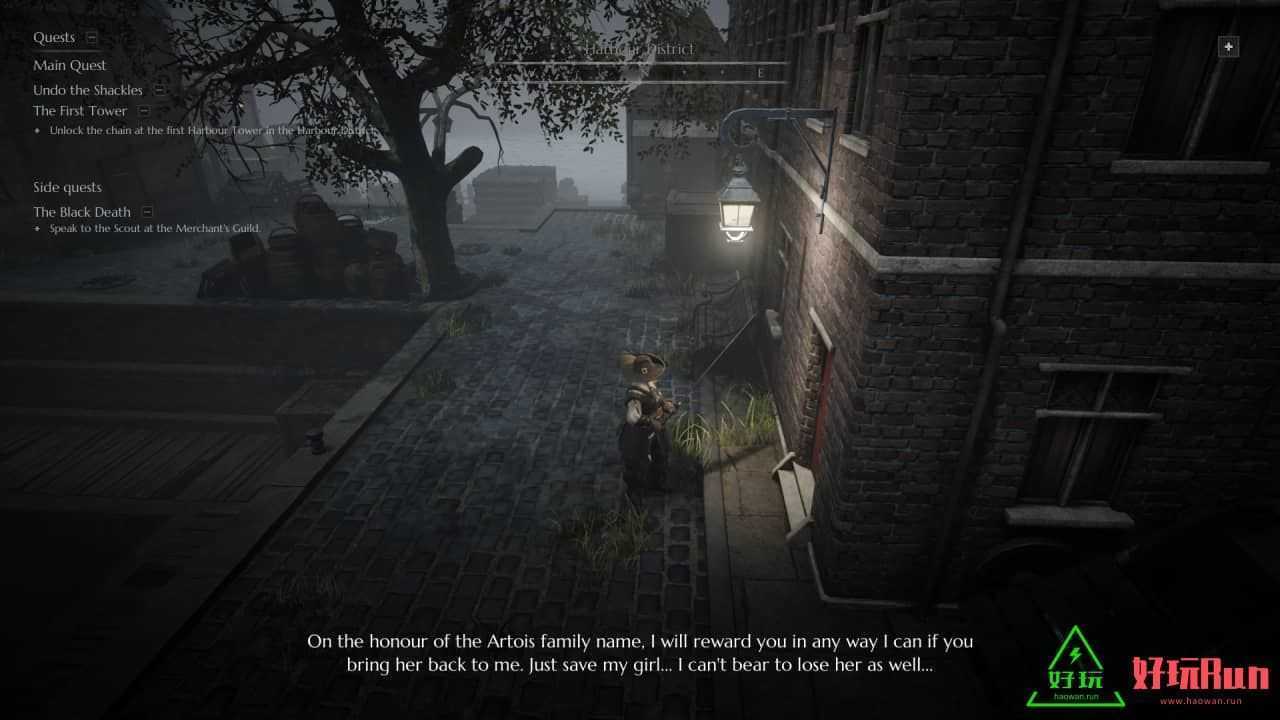Collapse the Quests tracker panel
The height and width of the screenshot is (720, 1280).
(92, 38)
